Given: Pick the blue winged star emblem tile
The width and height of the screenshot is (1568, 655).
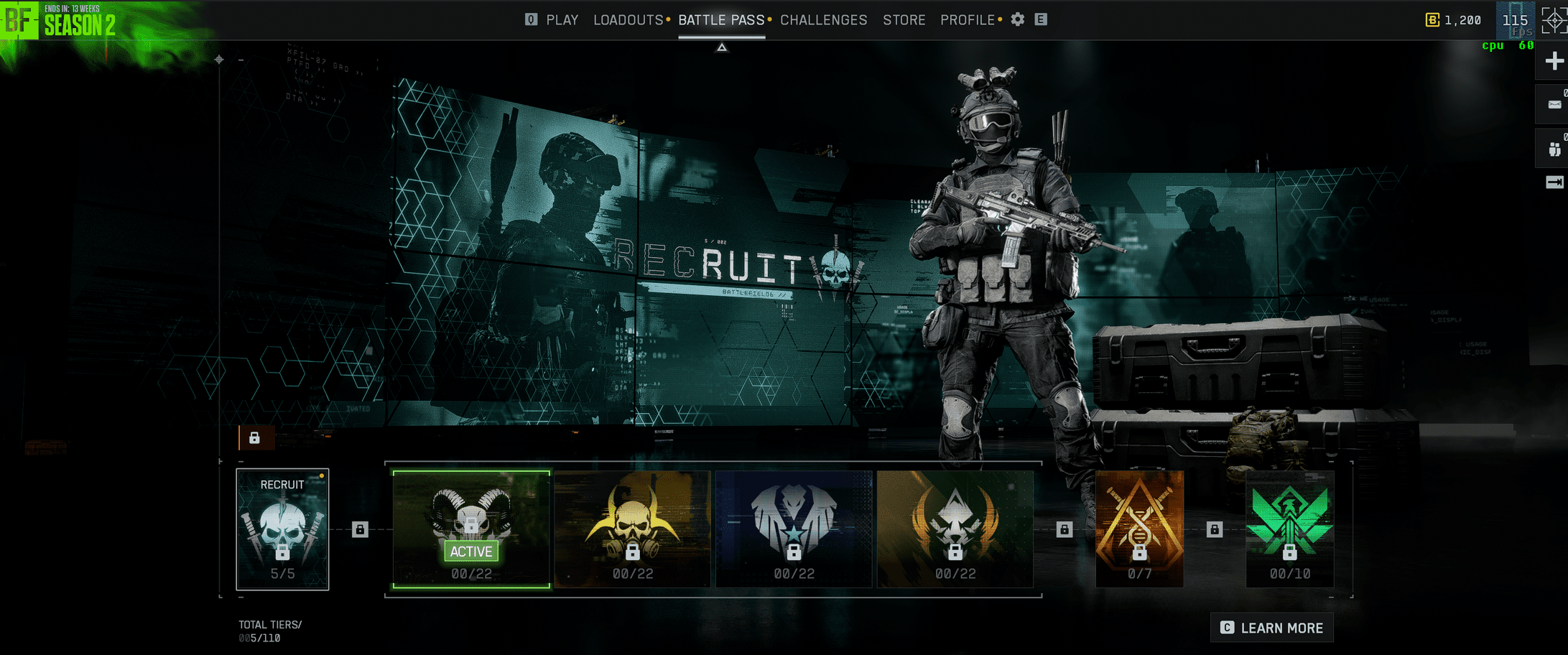Looking at the screenshot, I should click(x=794, y=529).
